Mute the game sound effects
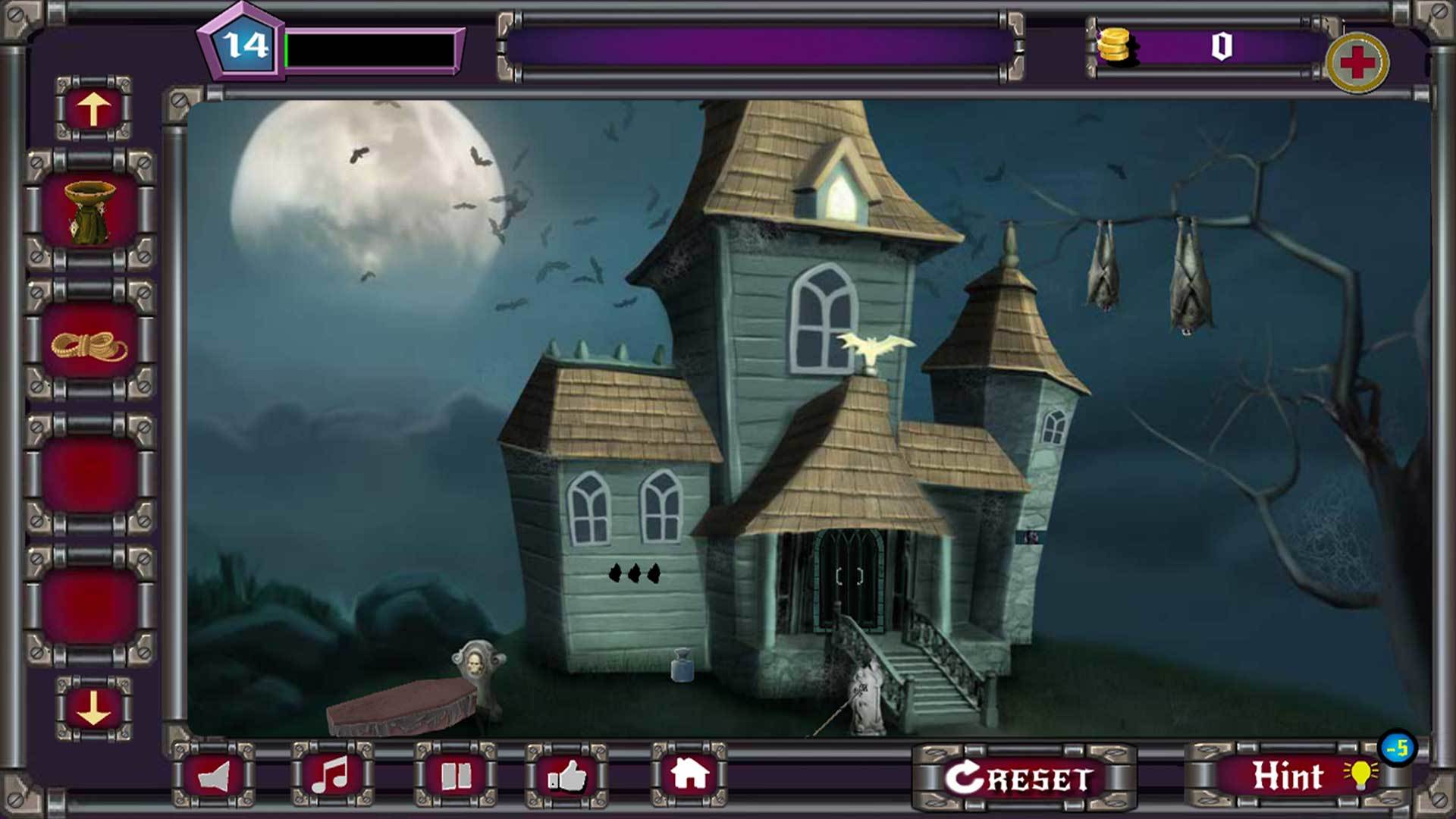 point(215,777)
